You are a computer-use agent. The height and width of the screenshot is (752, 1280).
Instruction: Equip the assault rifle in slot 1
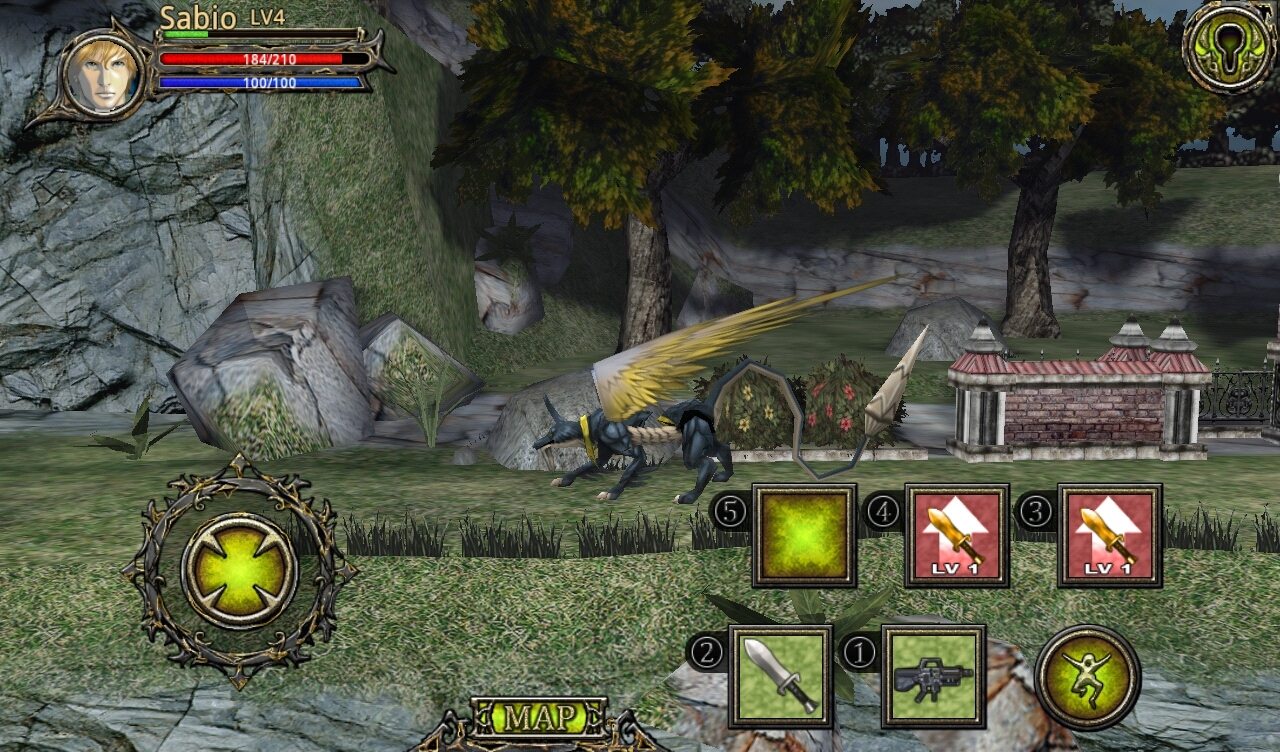933,677
